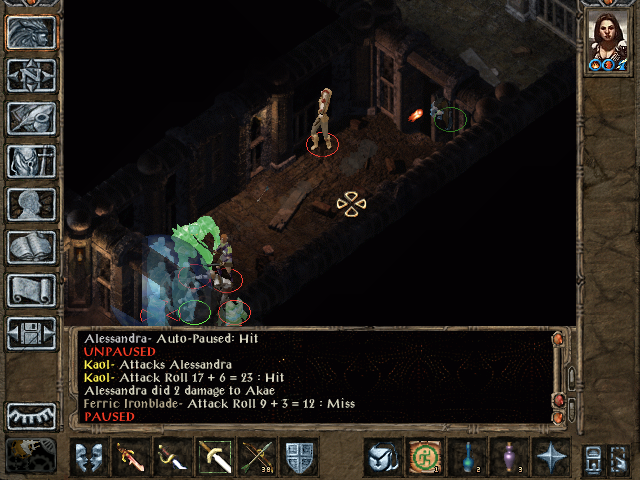Select the highlighted curved blade weapon slot
Image resolution: width=640 pixels, height=480 pixels.
point(214,456)
